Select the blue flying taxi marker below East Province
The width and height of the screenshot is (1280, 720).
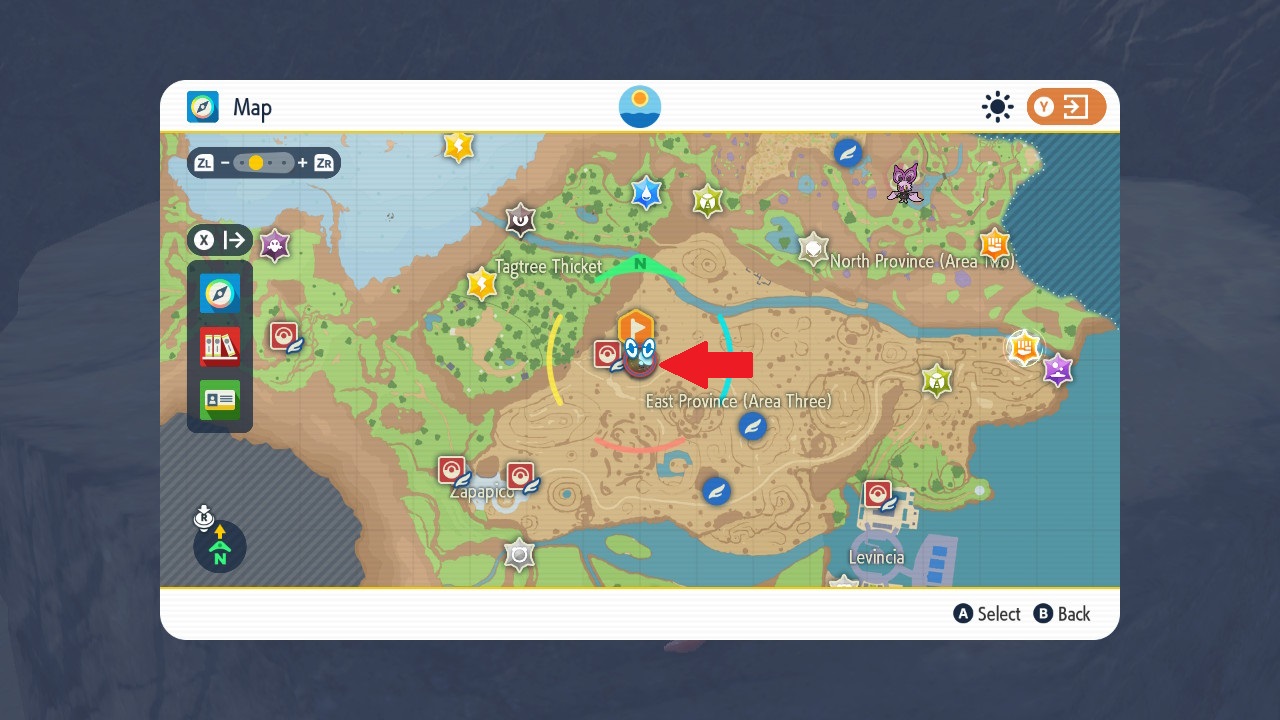[753, 426]
